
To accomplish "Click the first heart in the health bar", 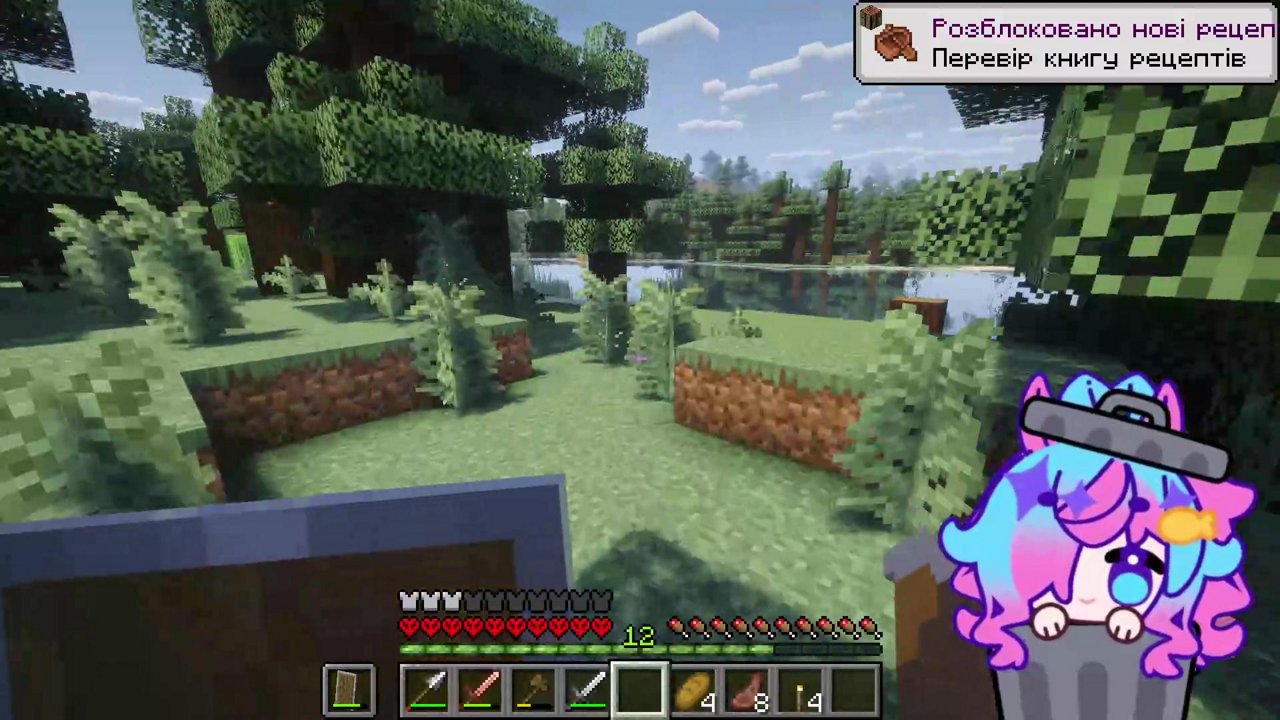I will pos(408,627).
